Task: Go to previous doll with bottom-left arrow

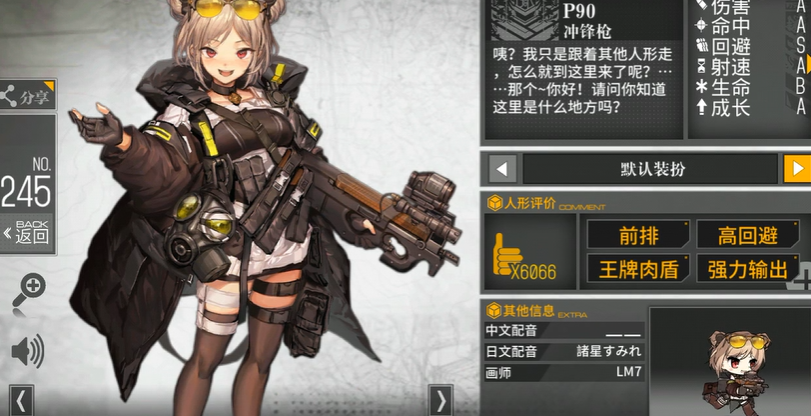Action: click(22, 401)
